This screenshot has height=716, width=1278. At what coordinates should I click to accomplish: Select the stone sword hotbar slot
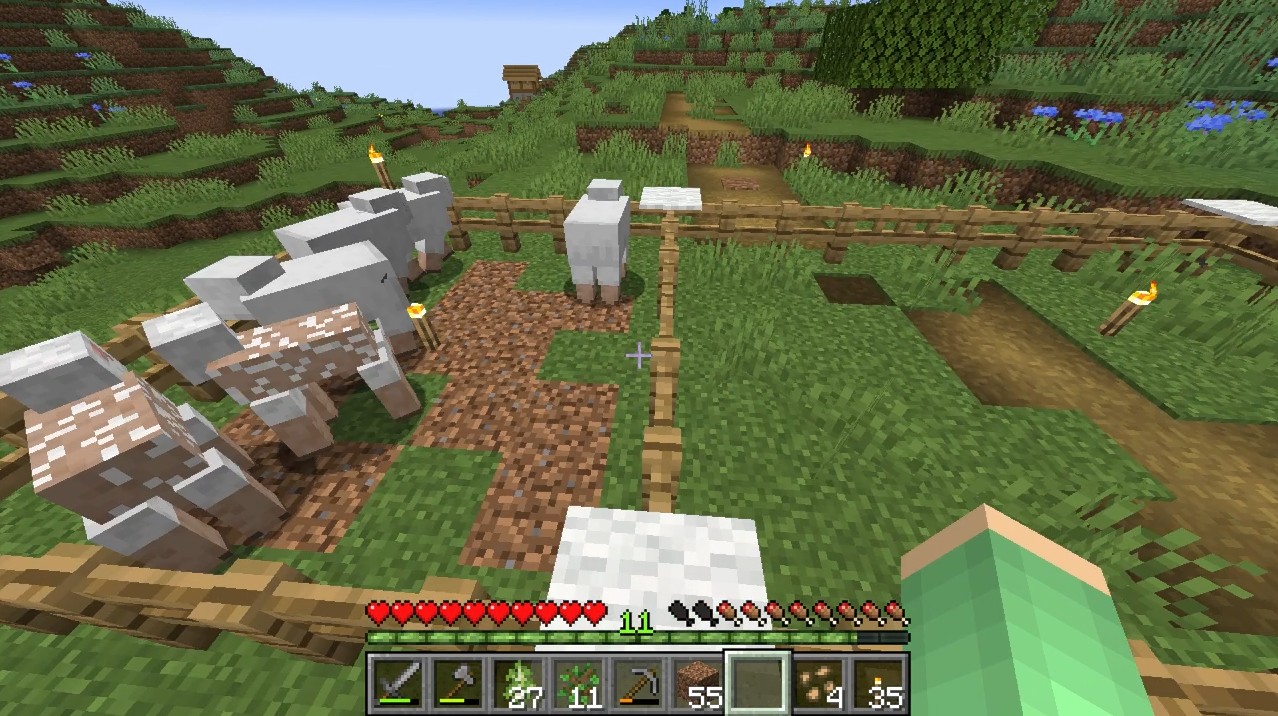coord(398,683)
